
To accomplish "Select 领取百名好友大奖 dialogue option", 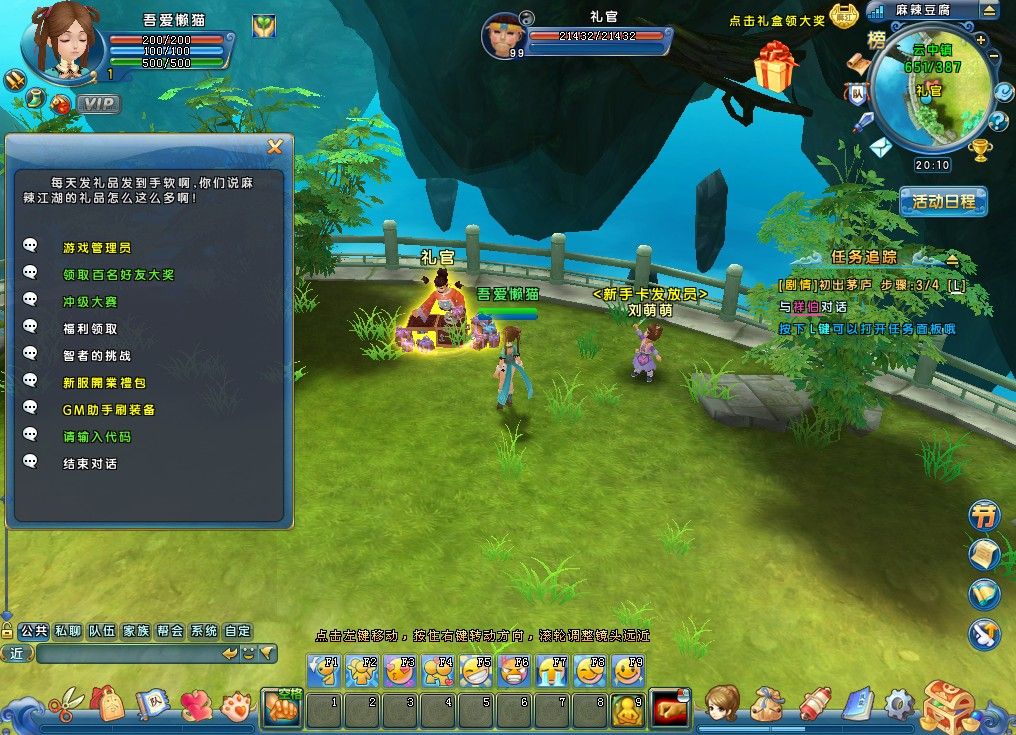I will (x=118, y=274).
